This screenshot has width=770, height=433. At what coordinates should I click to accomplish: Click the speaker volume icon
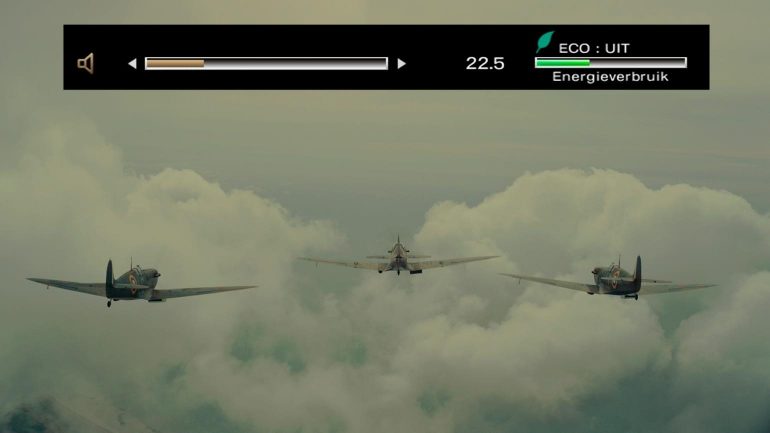(86, 63)
